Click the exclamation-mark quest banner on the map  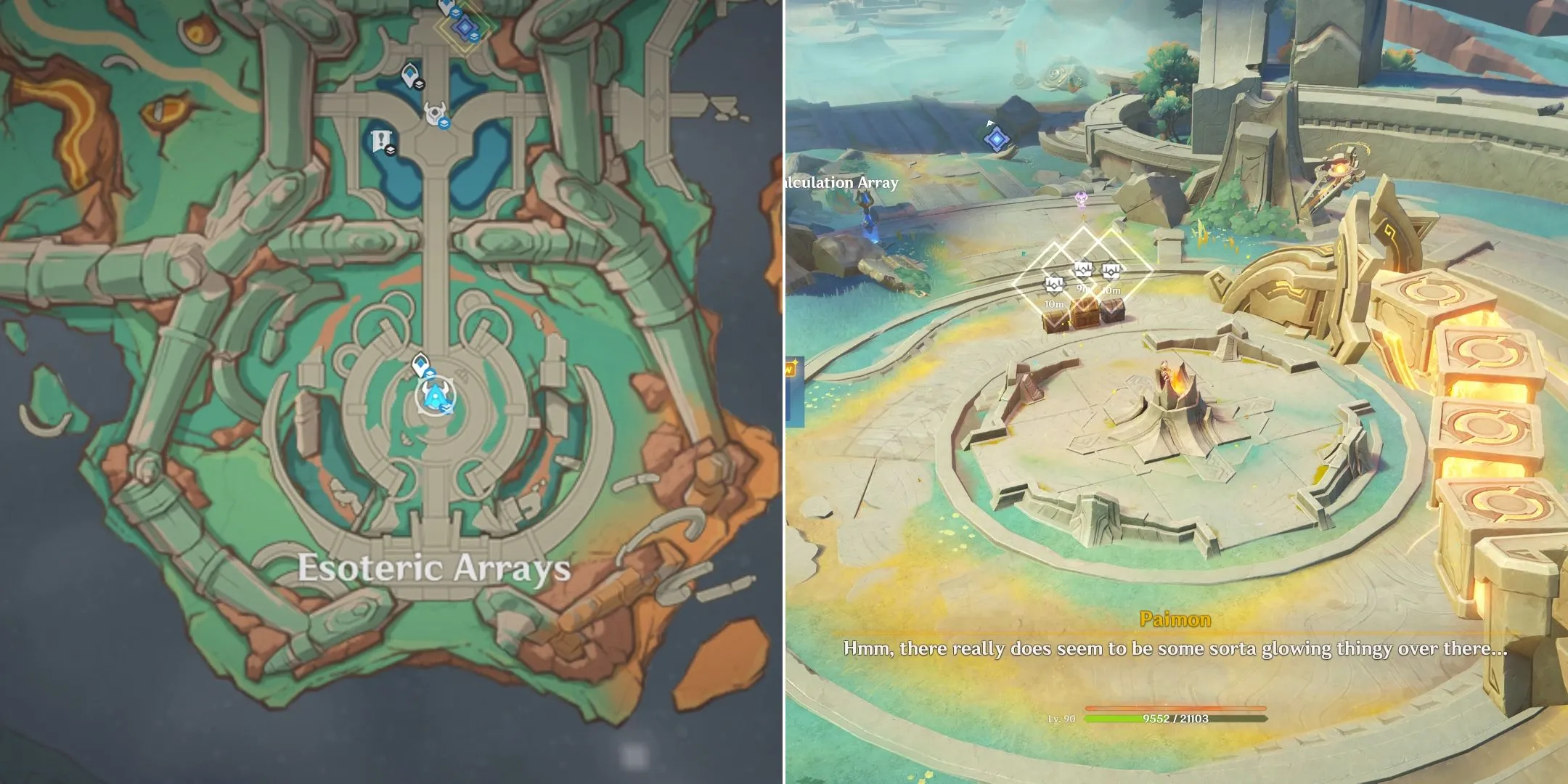click(380, 138)
